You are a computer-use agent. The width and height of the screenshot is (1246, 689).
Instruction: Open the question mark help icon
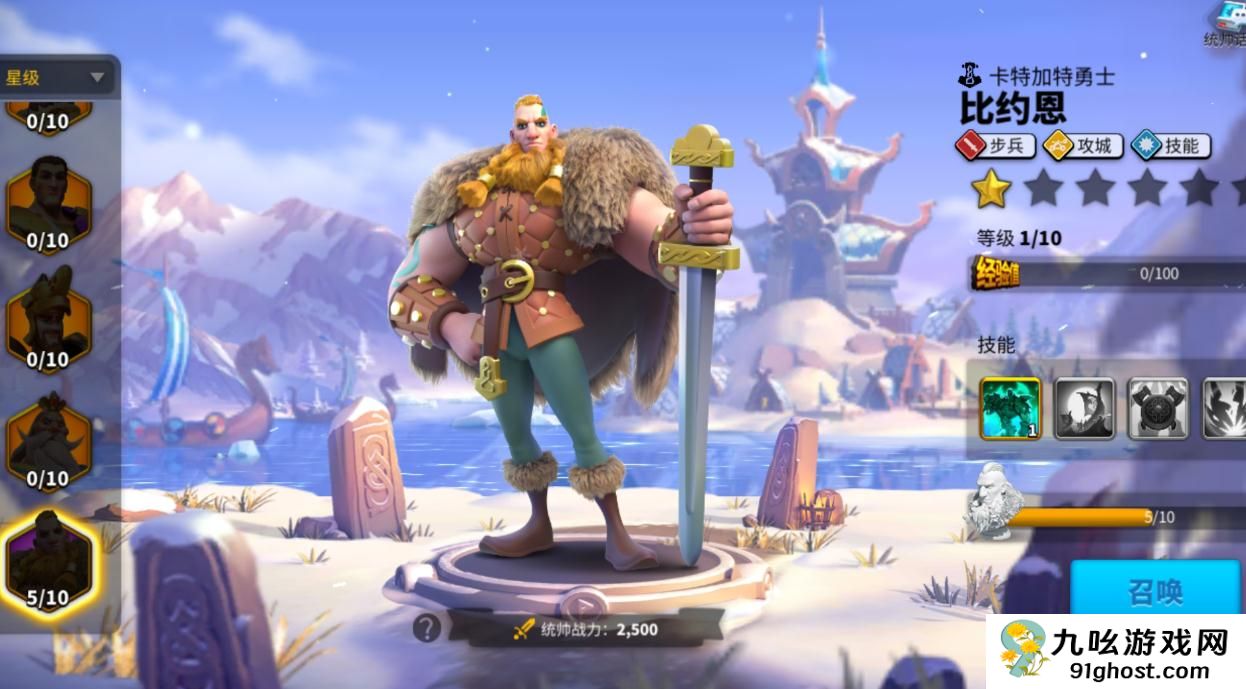(427, 628)
